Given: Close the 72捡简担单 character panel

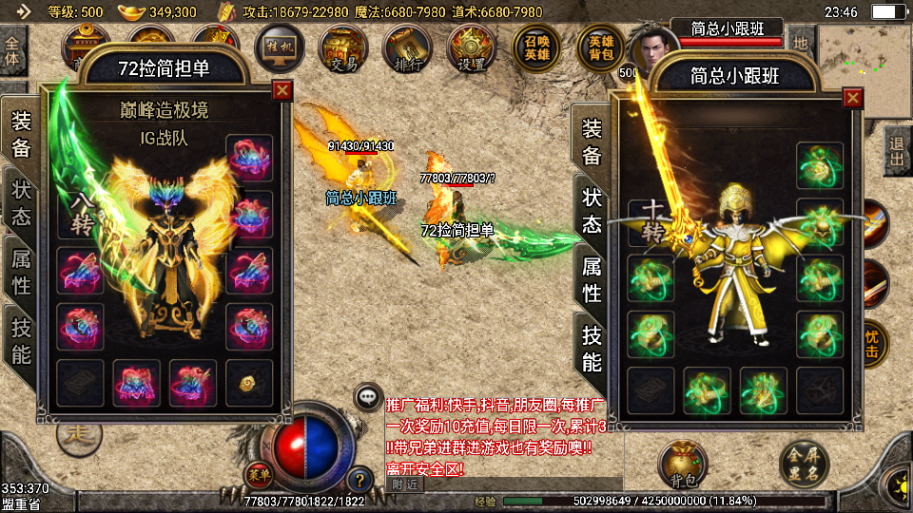Looking at the screenshot, I should [x=282, y=90].
